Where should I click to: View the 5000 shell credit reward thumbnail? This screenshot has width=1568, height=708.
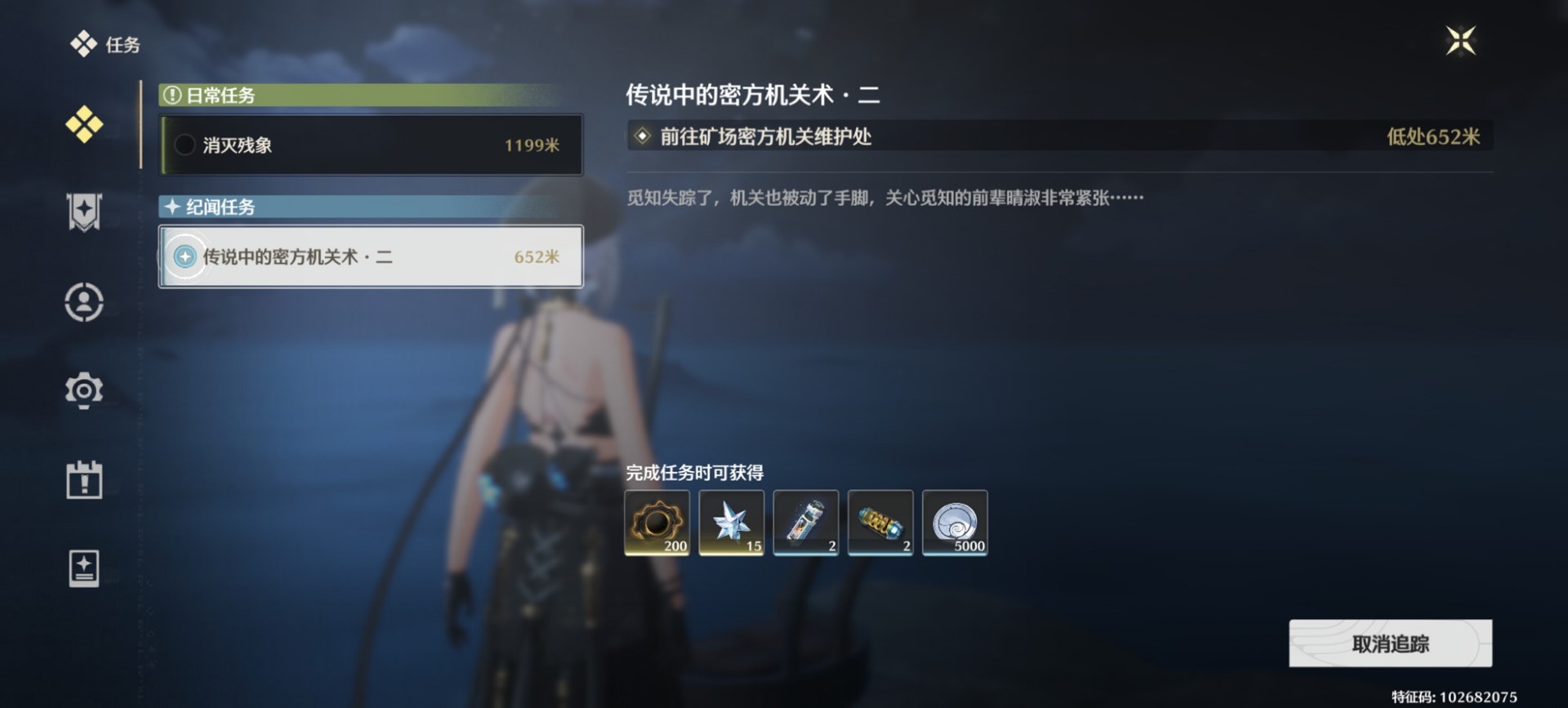[x=954, y=523]
